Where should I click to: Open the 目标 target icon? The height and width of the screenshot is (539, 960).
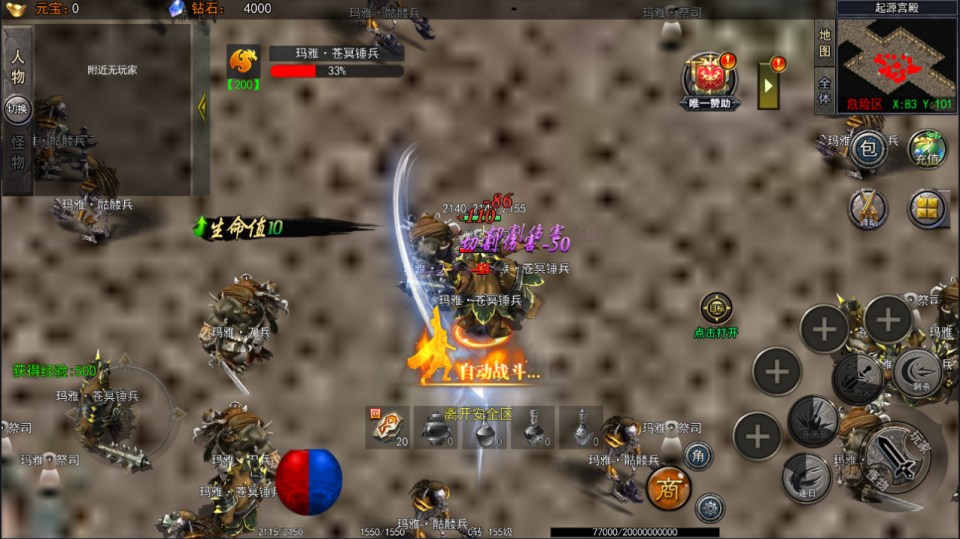(x=716, y=308)
